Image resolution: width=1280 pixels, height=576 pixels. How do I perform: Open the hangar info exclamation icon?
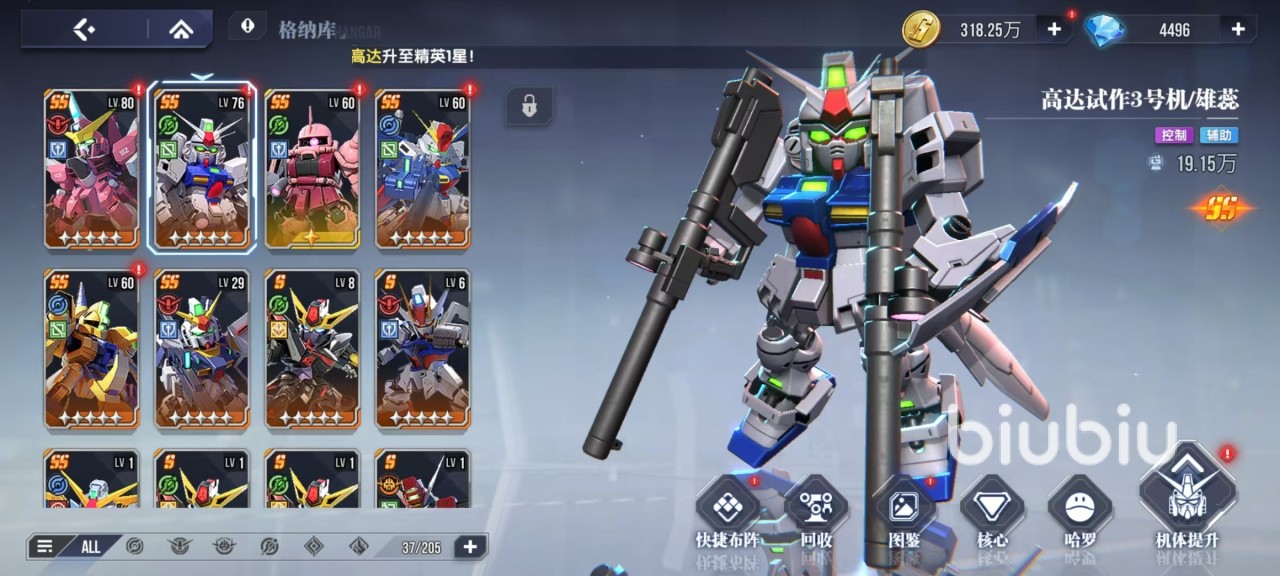point(247,26)
